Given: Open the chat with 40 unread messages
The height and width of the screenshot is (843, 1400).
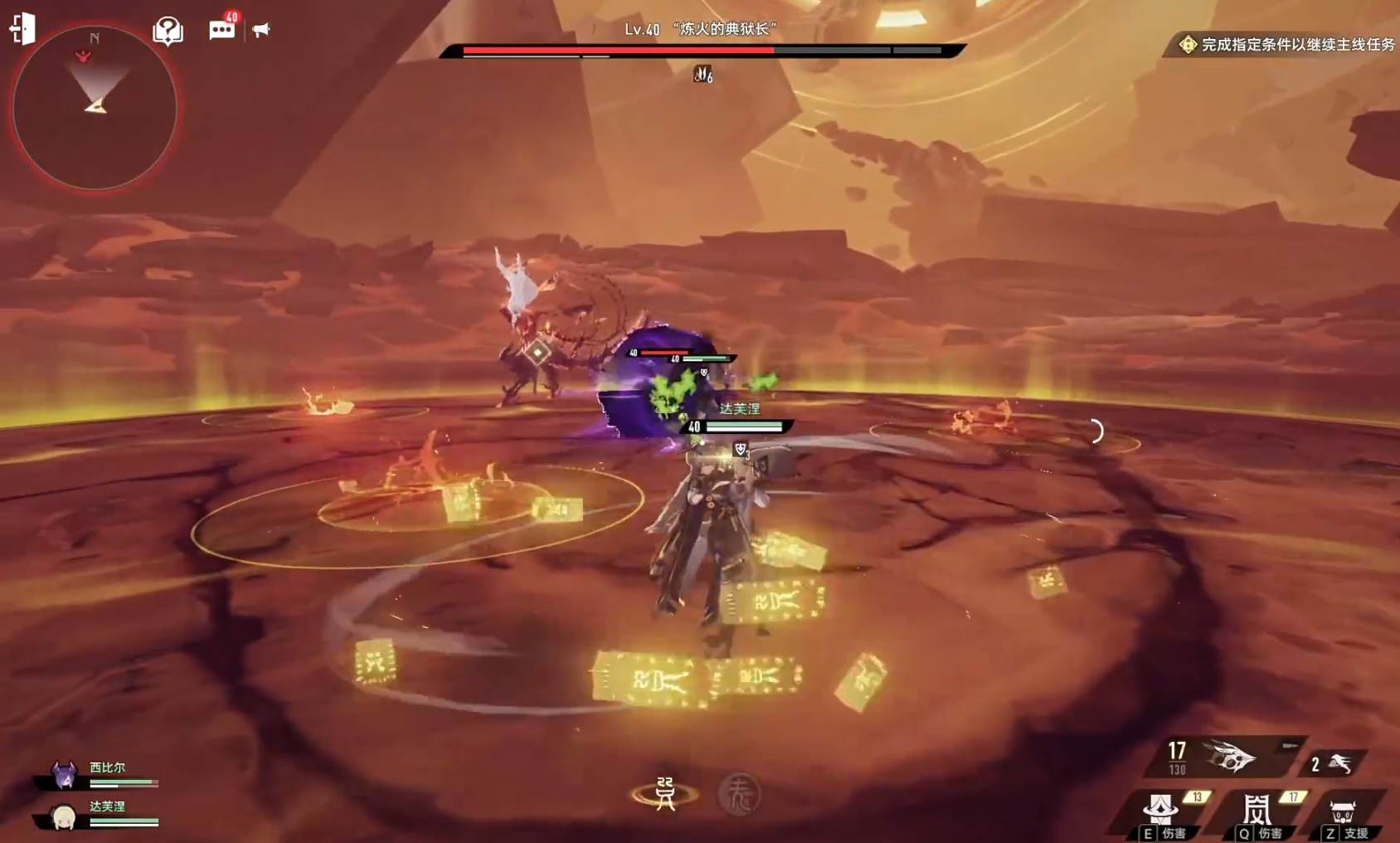Looking at the screenshot, I should click(221, 30).
